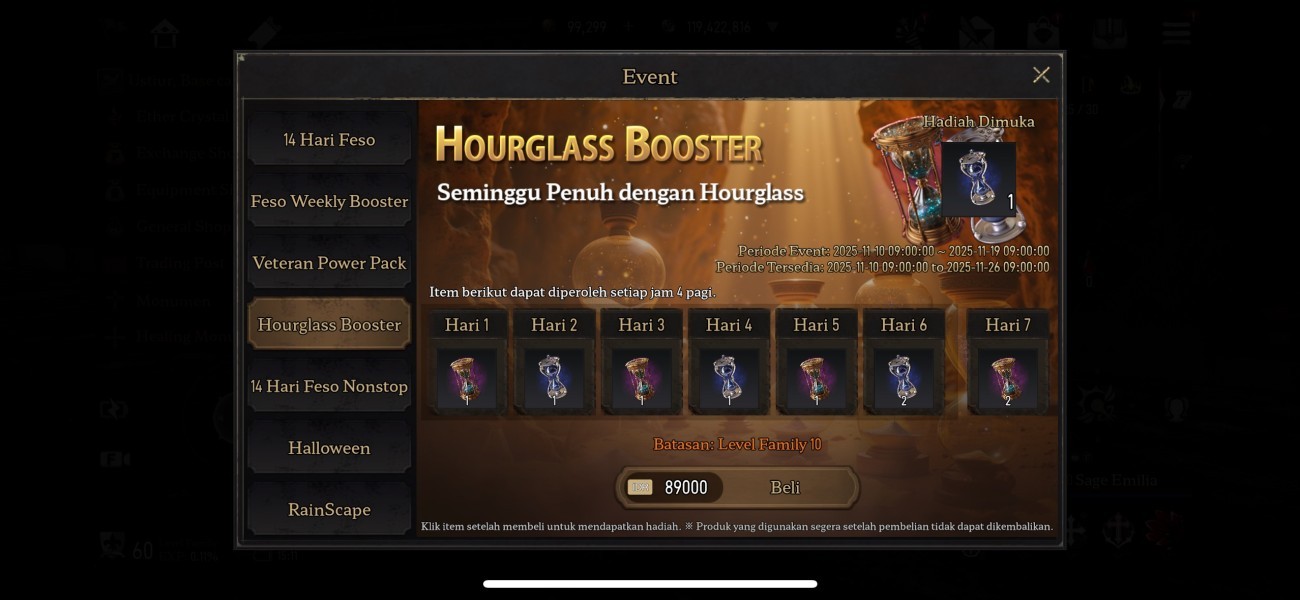
Task: View the Hari 4 hourglass reward
Action: point(729,378)
